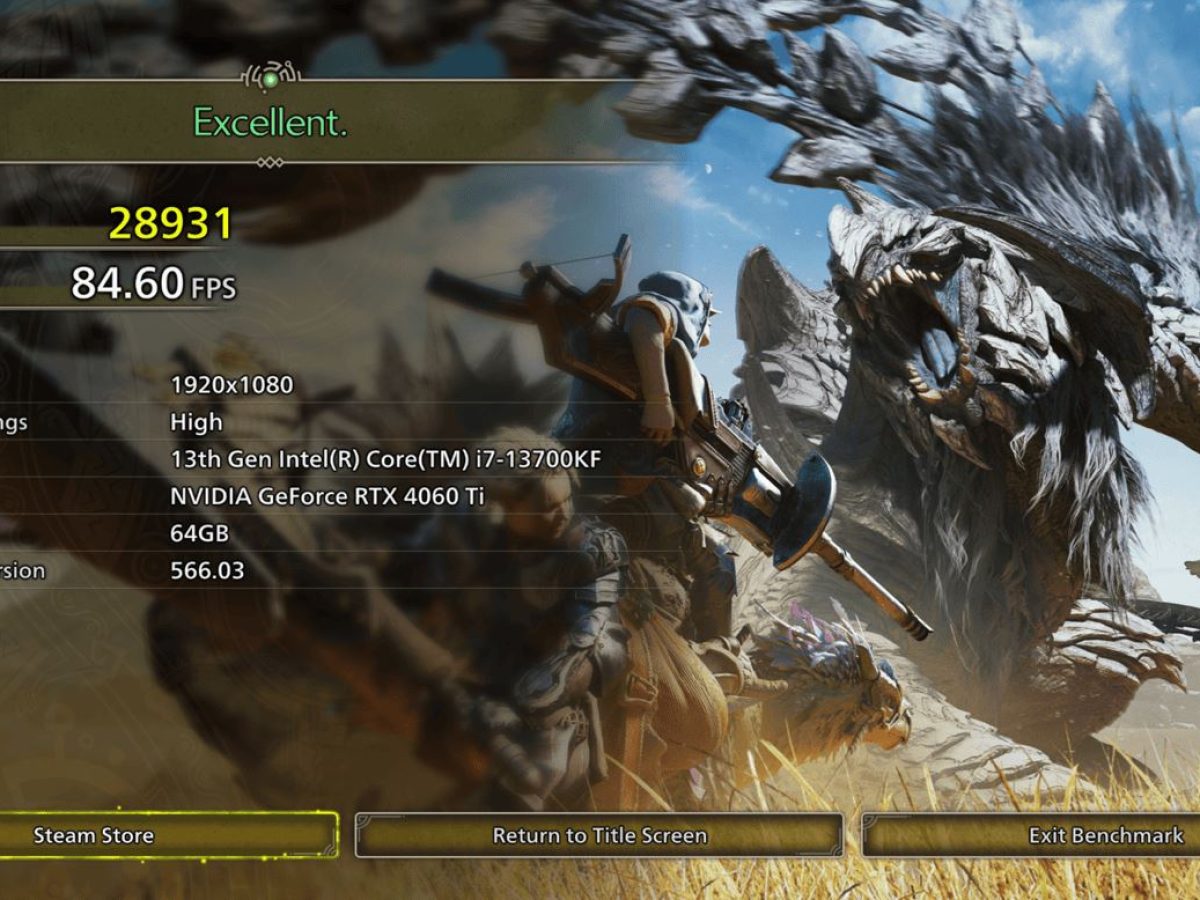Choose Return to Title Screen
The image size is (1200, 900).
click(x=599, y=835)
